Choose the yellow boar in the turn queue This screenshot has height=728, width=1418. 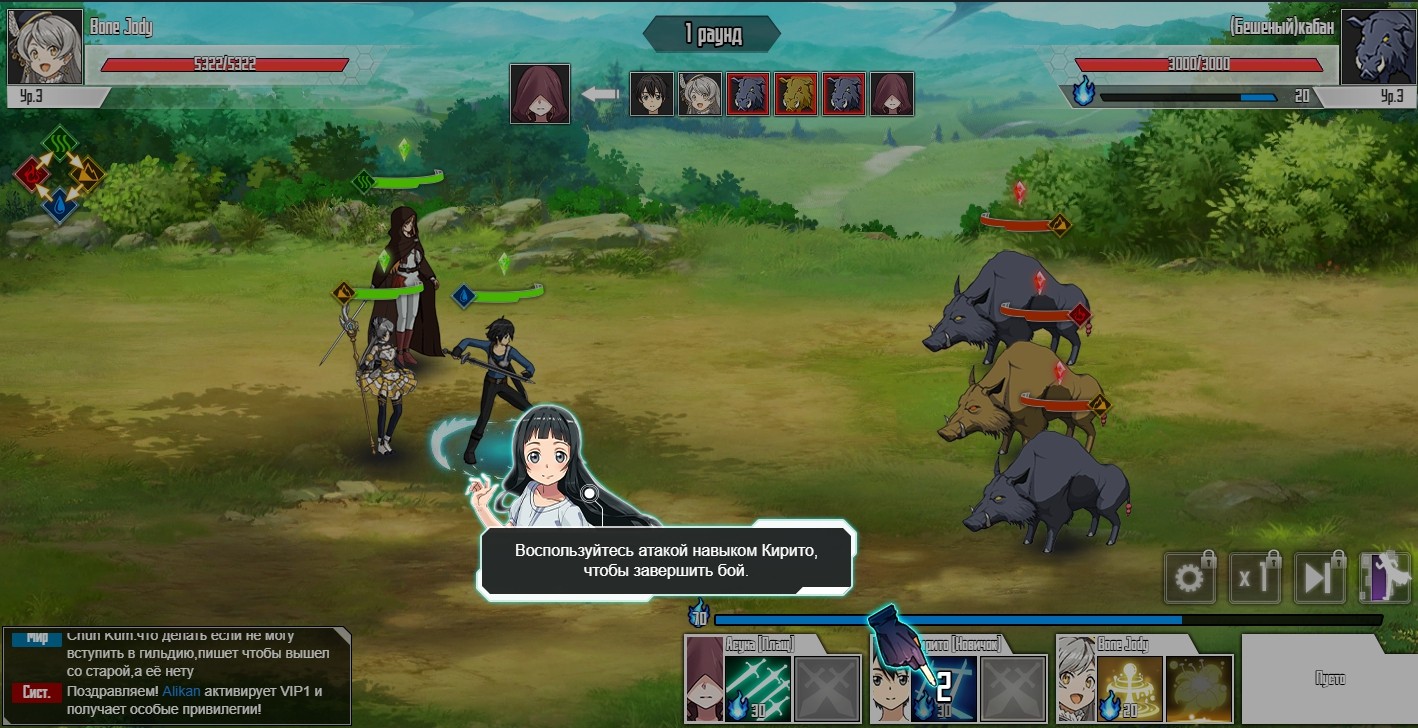pyautogui.click(x=795, y=94)
